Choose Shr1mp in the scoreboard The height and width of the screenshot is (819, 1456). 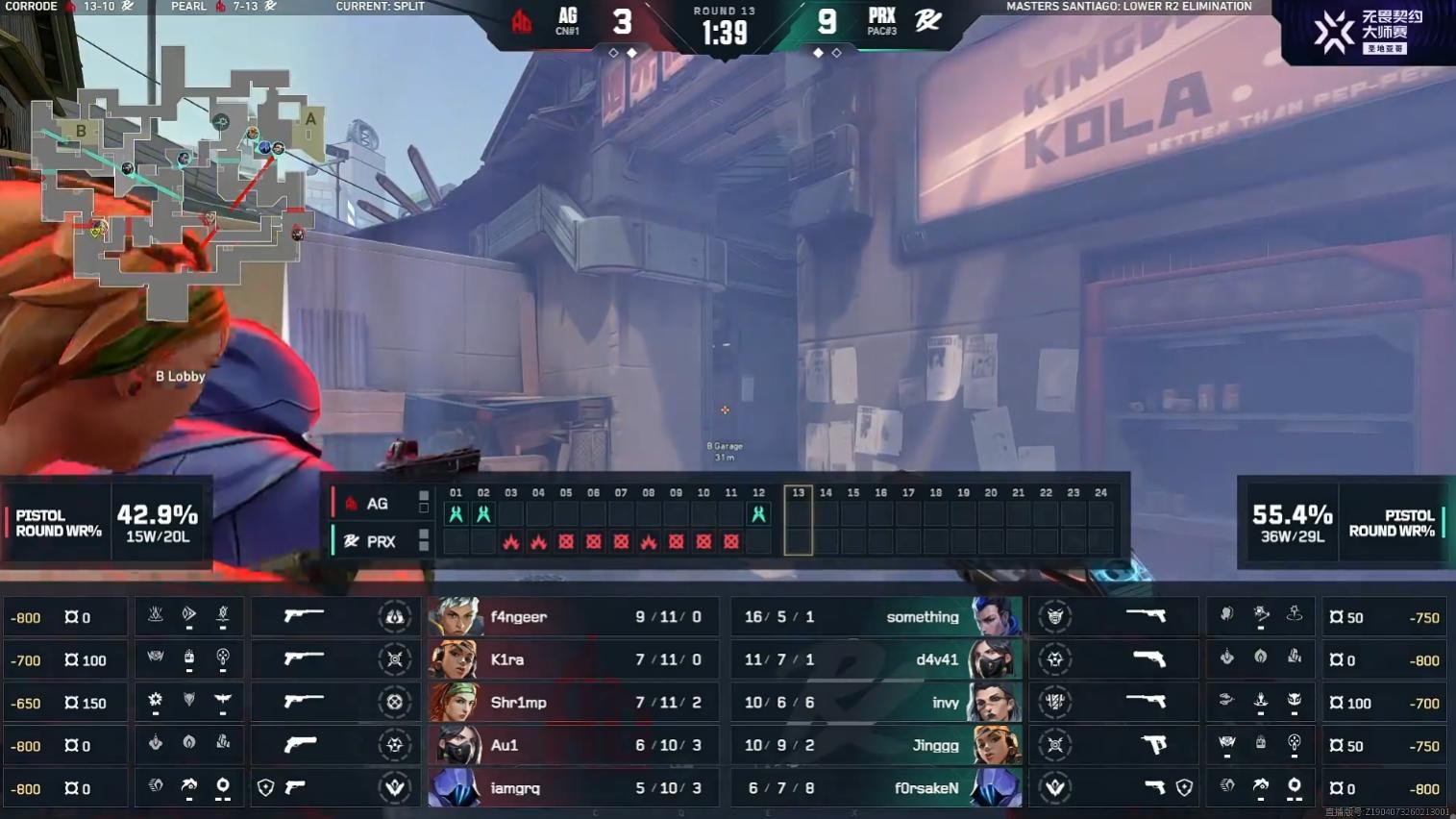tap(573, 703)
